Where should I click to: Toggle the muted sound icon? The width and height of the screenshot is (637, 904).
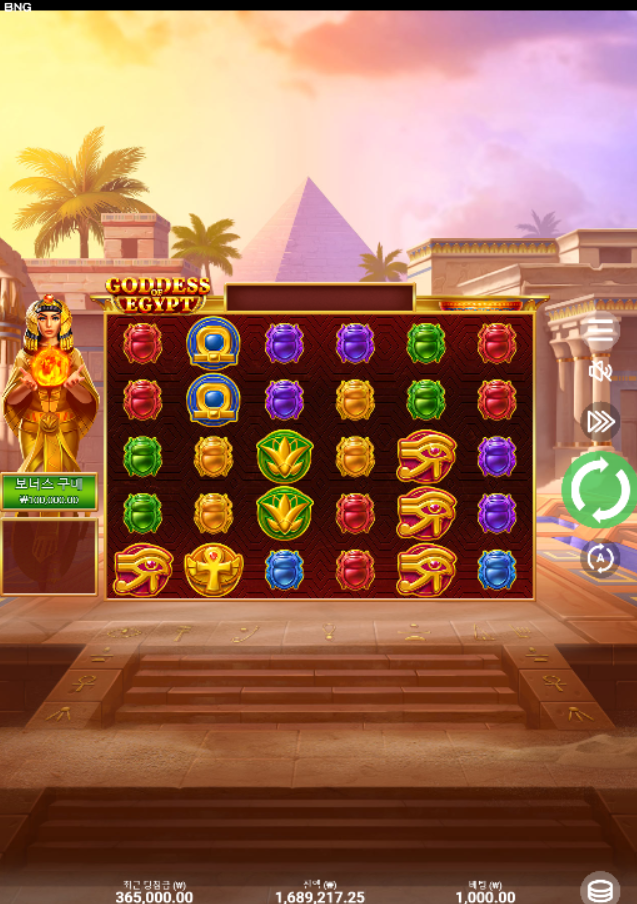pyautogui.click(x=600, y=372)
